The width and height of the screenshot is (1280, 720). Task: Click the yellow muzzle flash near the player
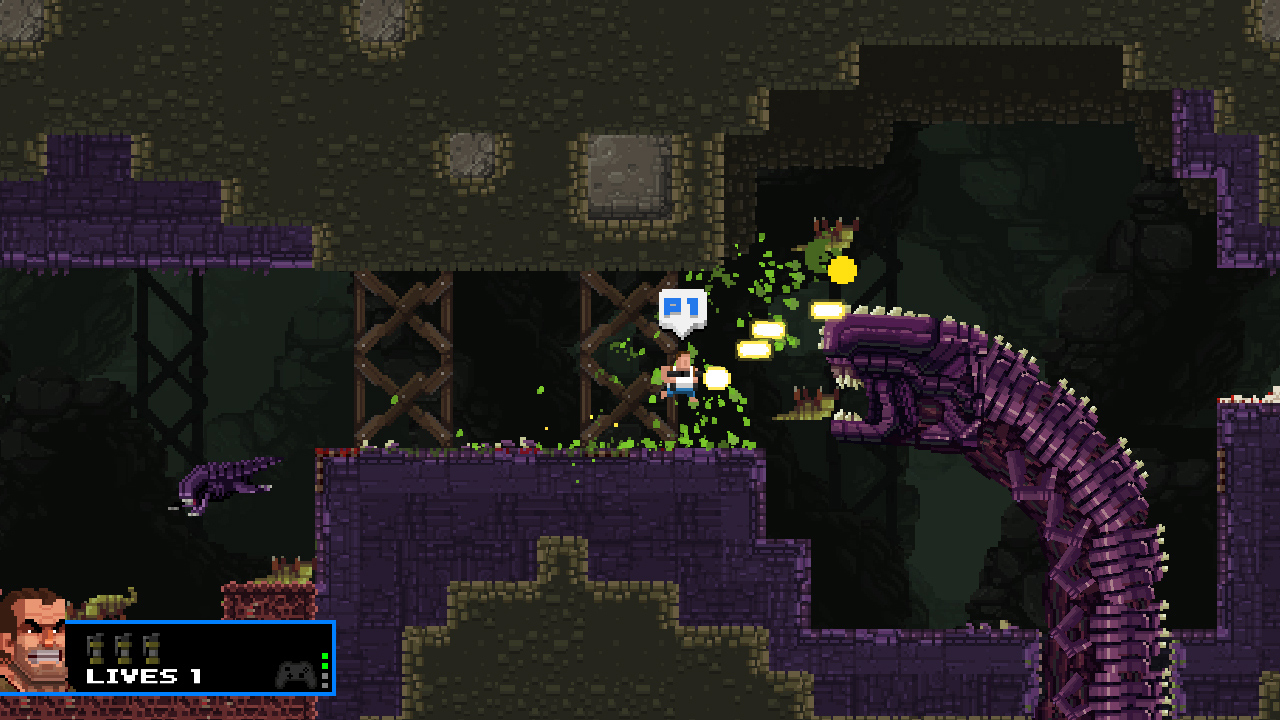[716, 380]
